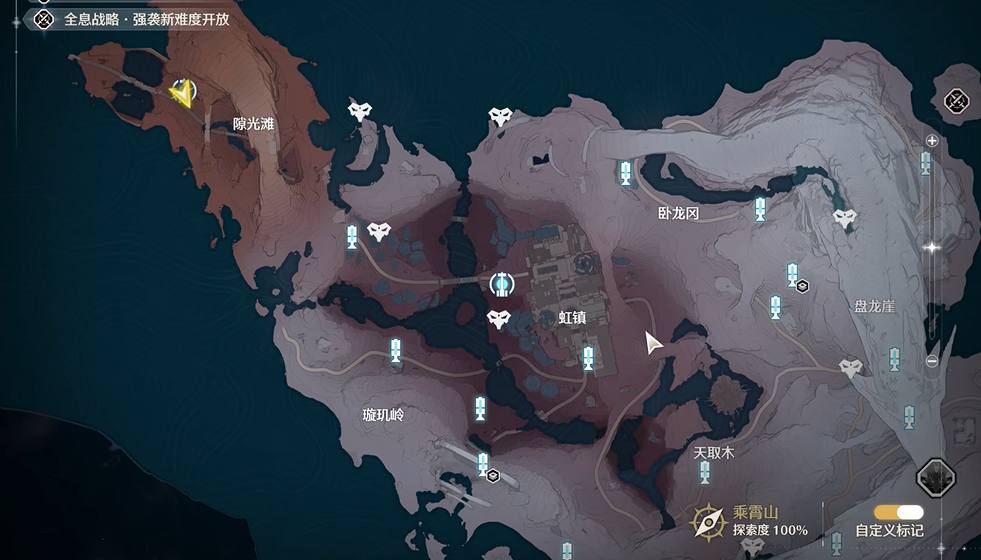The image size is (981, 560).
Task: Zoom out with the map minus button
Action: point(932,362)
